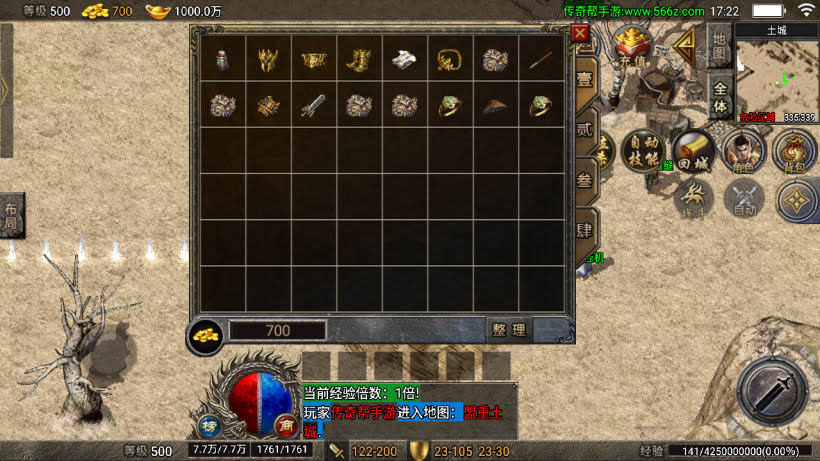Select the potion bottle item
This screenshot has height=461, width=820.
point(221,59)
